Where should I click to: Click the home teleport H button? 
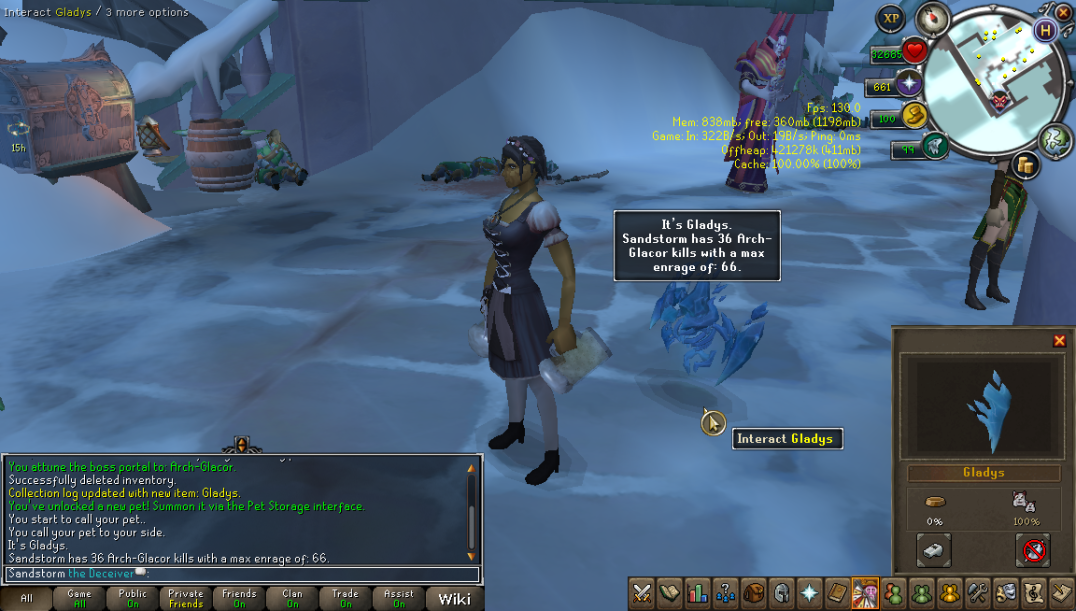1046,30
